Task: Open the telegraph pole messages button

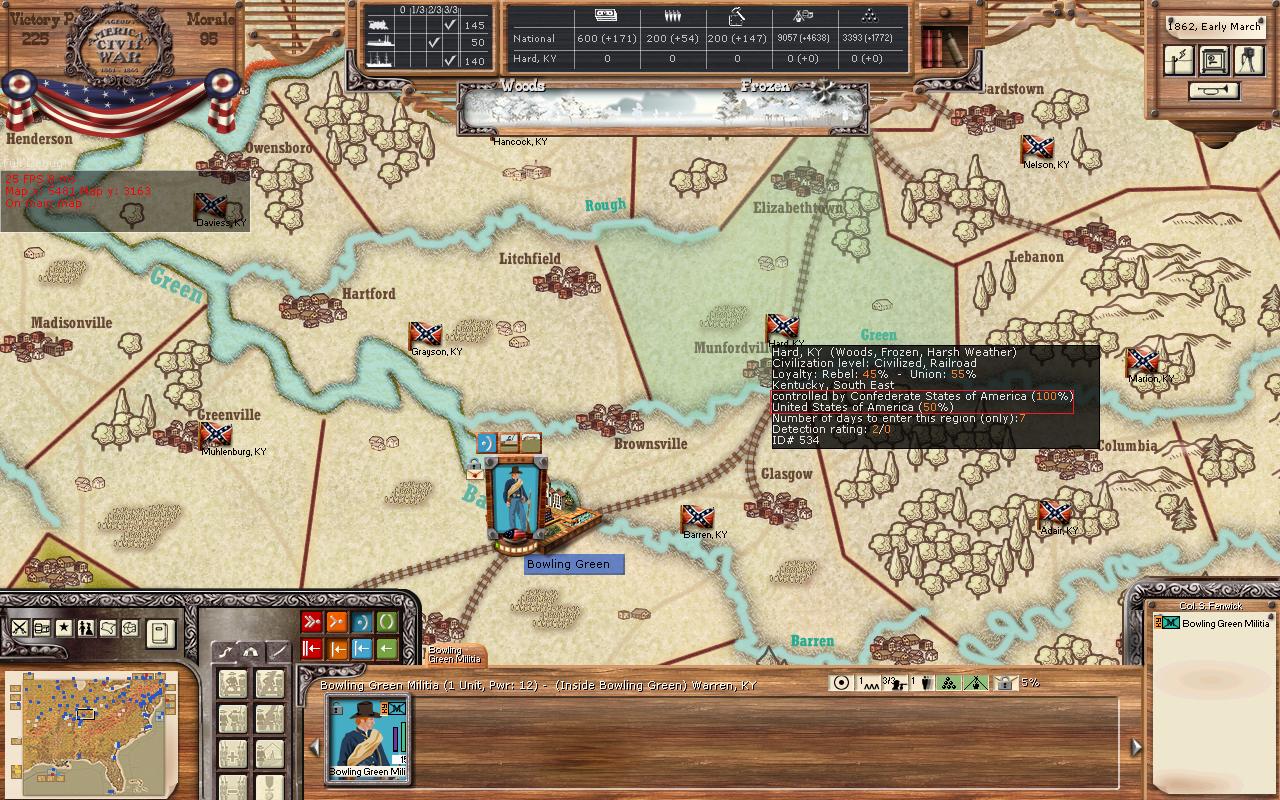Action: pyautogui.click(x=1179, y=60)
